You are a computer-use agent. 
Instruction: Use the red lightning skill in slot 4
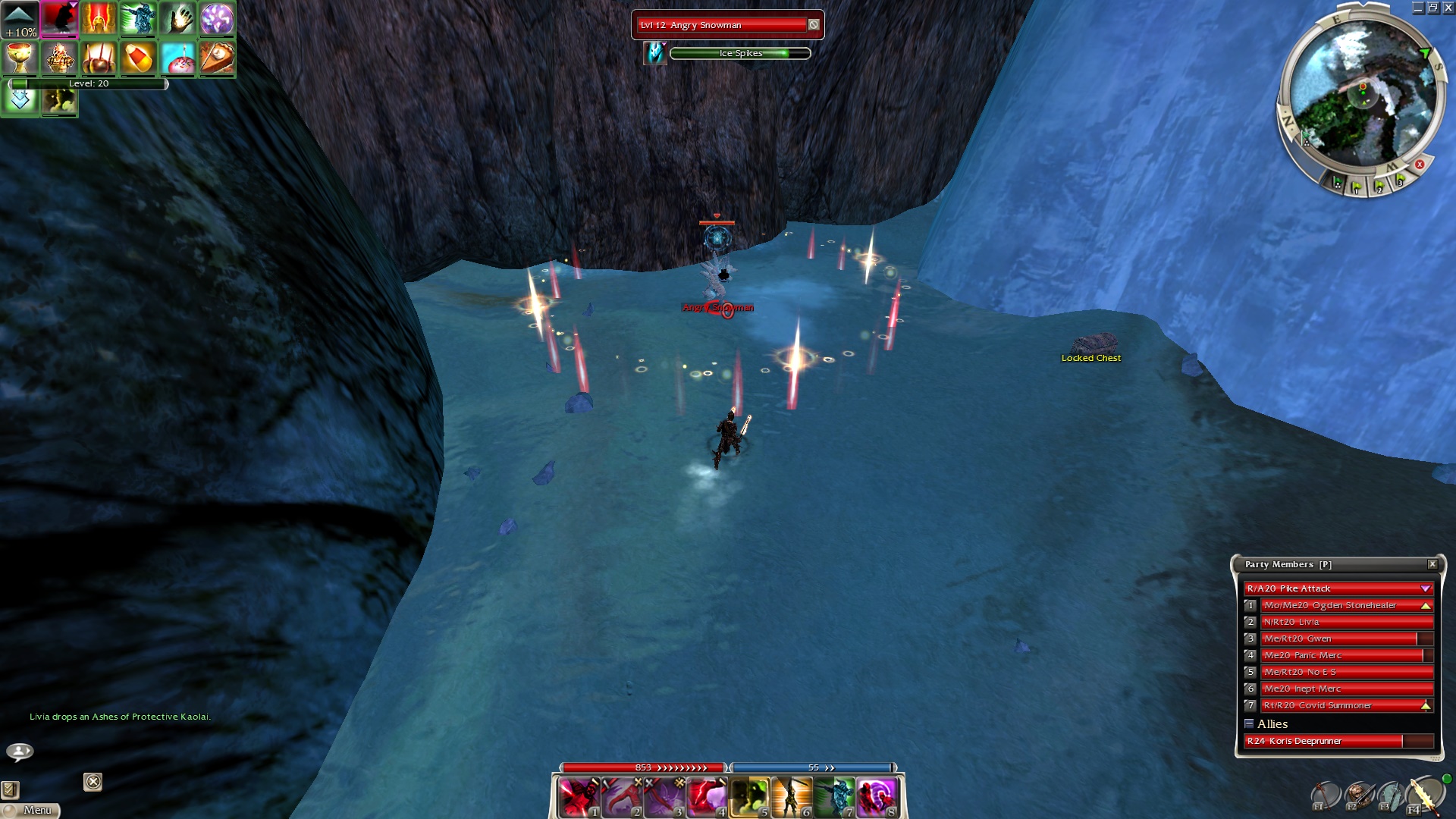[706, 798]
